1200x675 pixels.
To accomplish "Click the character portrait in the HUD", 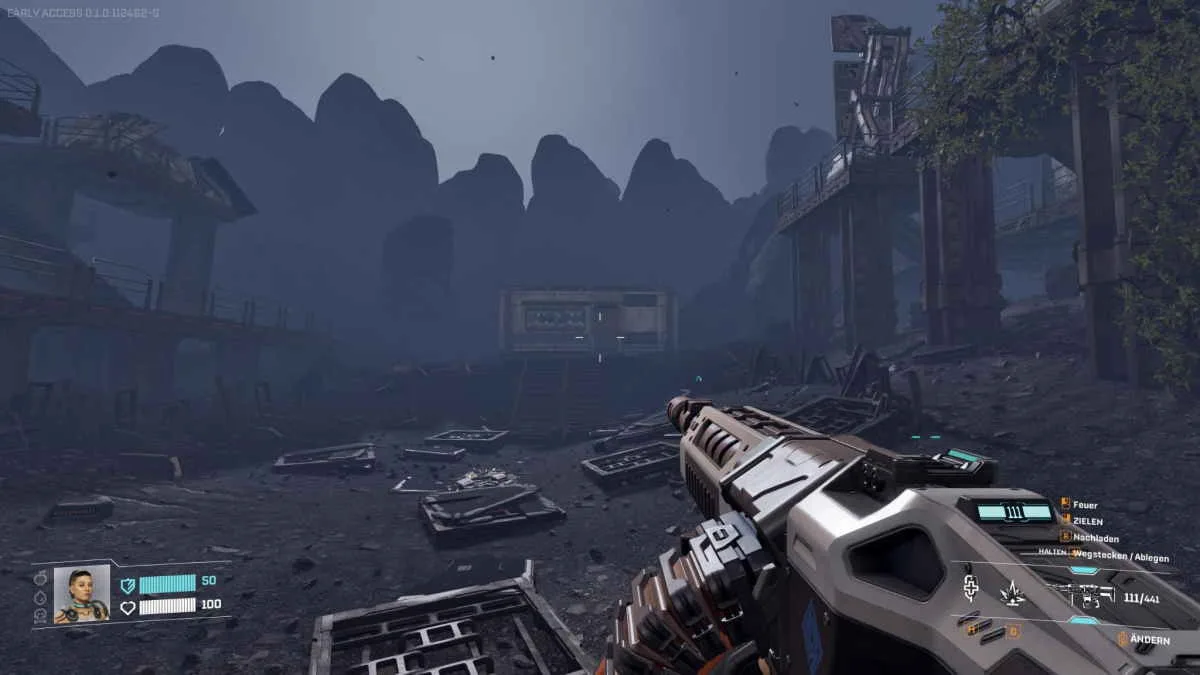I will [x=81, y=595].
